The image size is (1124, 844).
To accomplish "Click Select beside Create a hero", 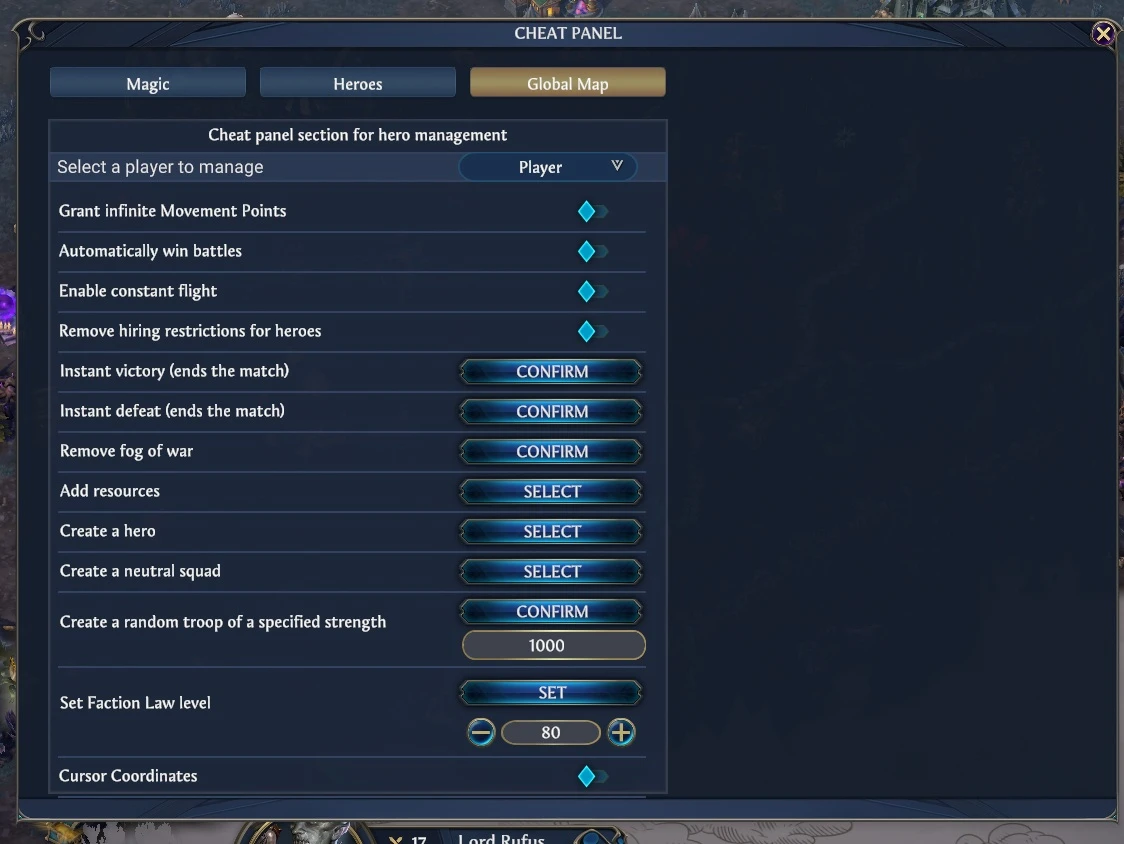I will pyautogui.click(x=551, y=532).
